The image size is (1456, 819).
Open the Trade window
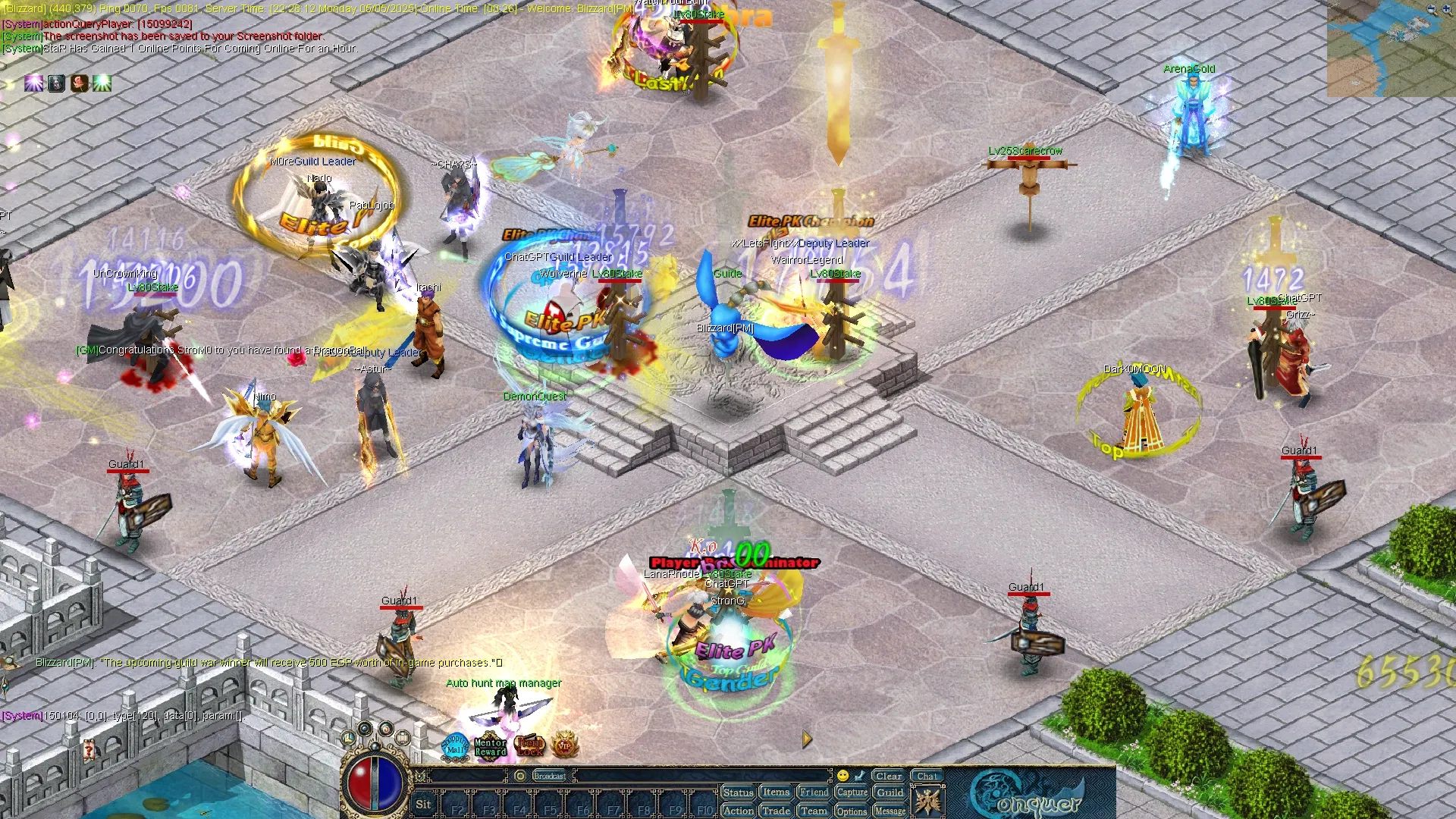pos(776,811)
